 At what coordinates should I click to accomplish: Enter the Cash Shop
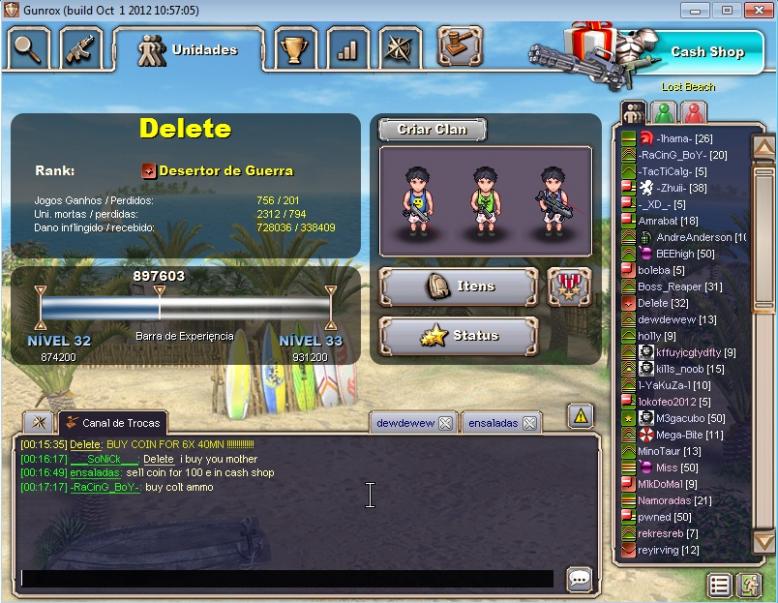[706, 51]
